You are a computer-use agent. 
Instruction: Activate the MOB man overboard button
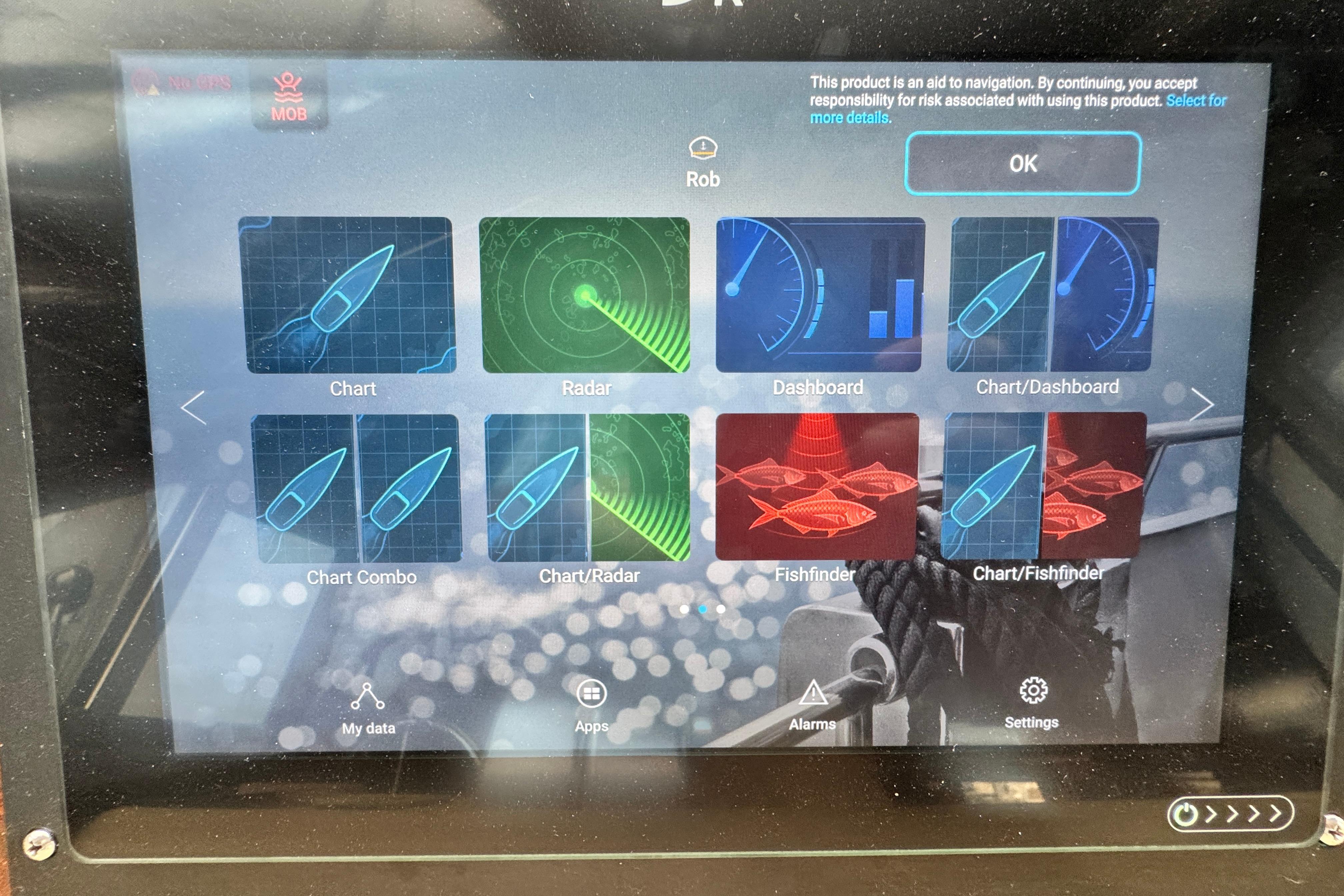pyautogui.click(x=289, y=98)
